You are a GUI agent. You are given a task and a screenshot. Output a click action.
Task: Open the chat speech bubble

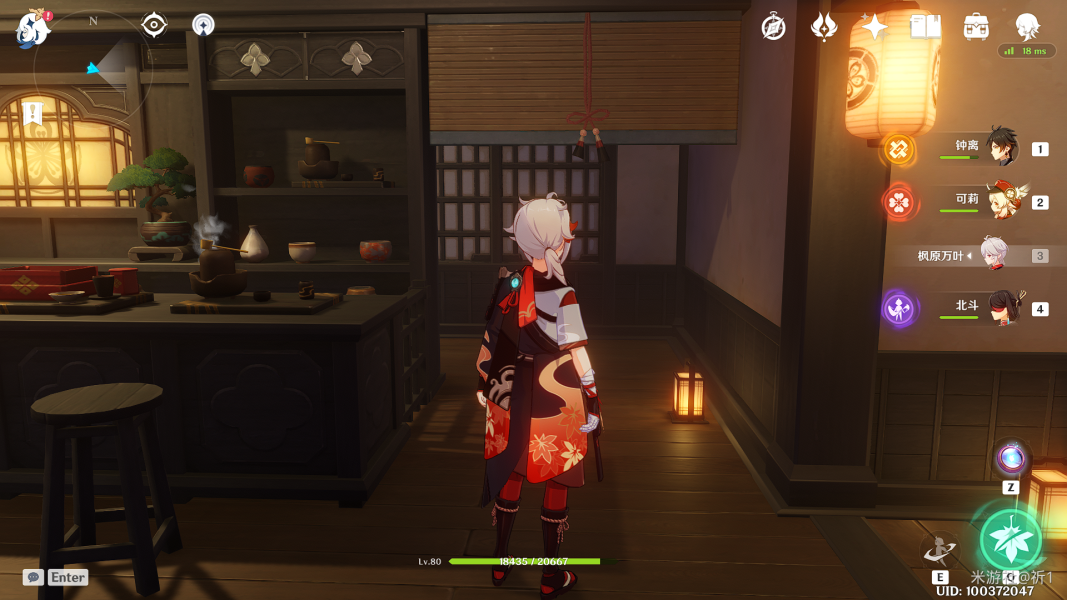point(33,577)
